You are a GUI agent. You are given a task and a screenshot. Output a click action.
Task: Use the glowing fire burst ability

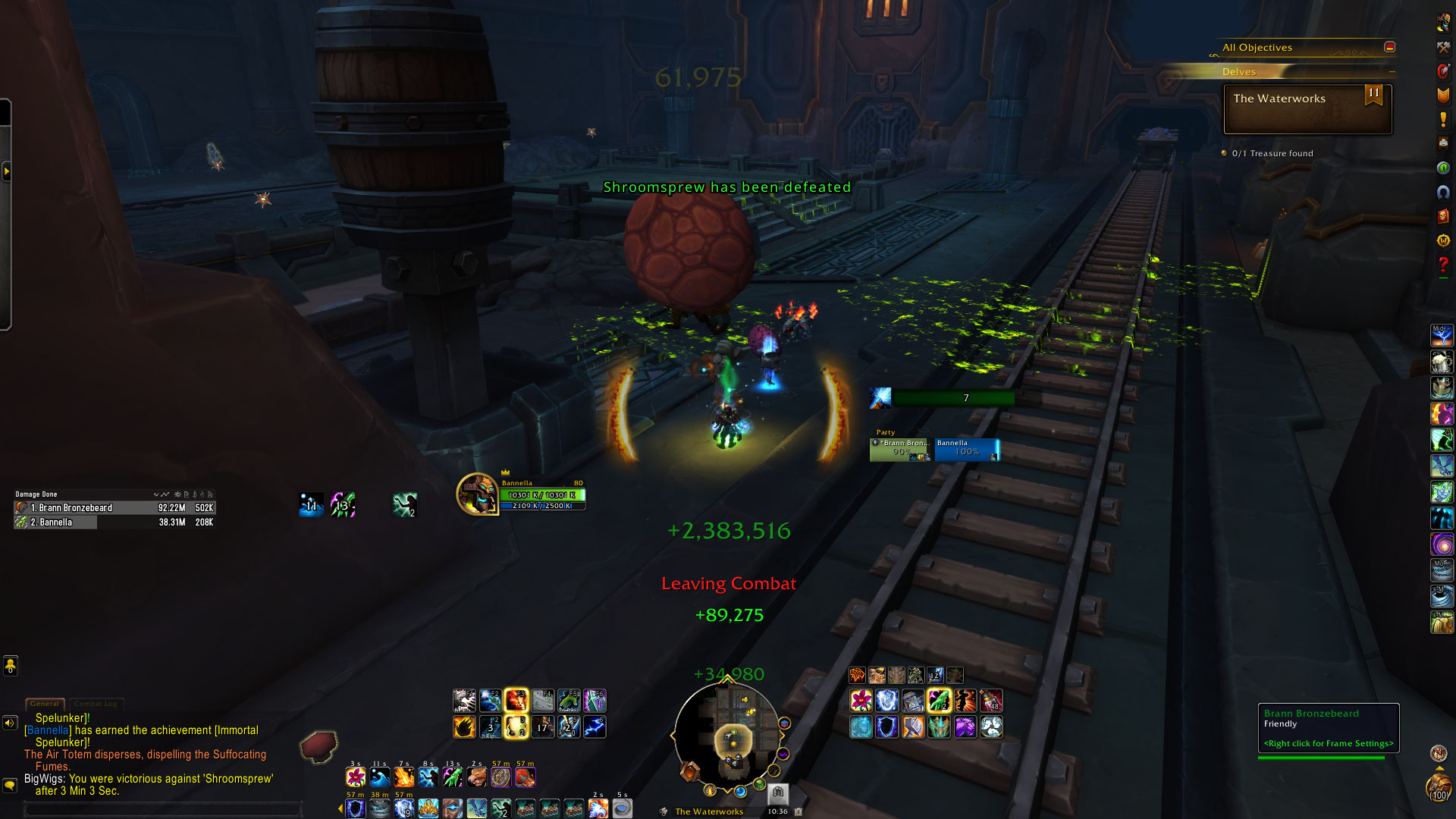point(516,699)
